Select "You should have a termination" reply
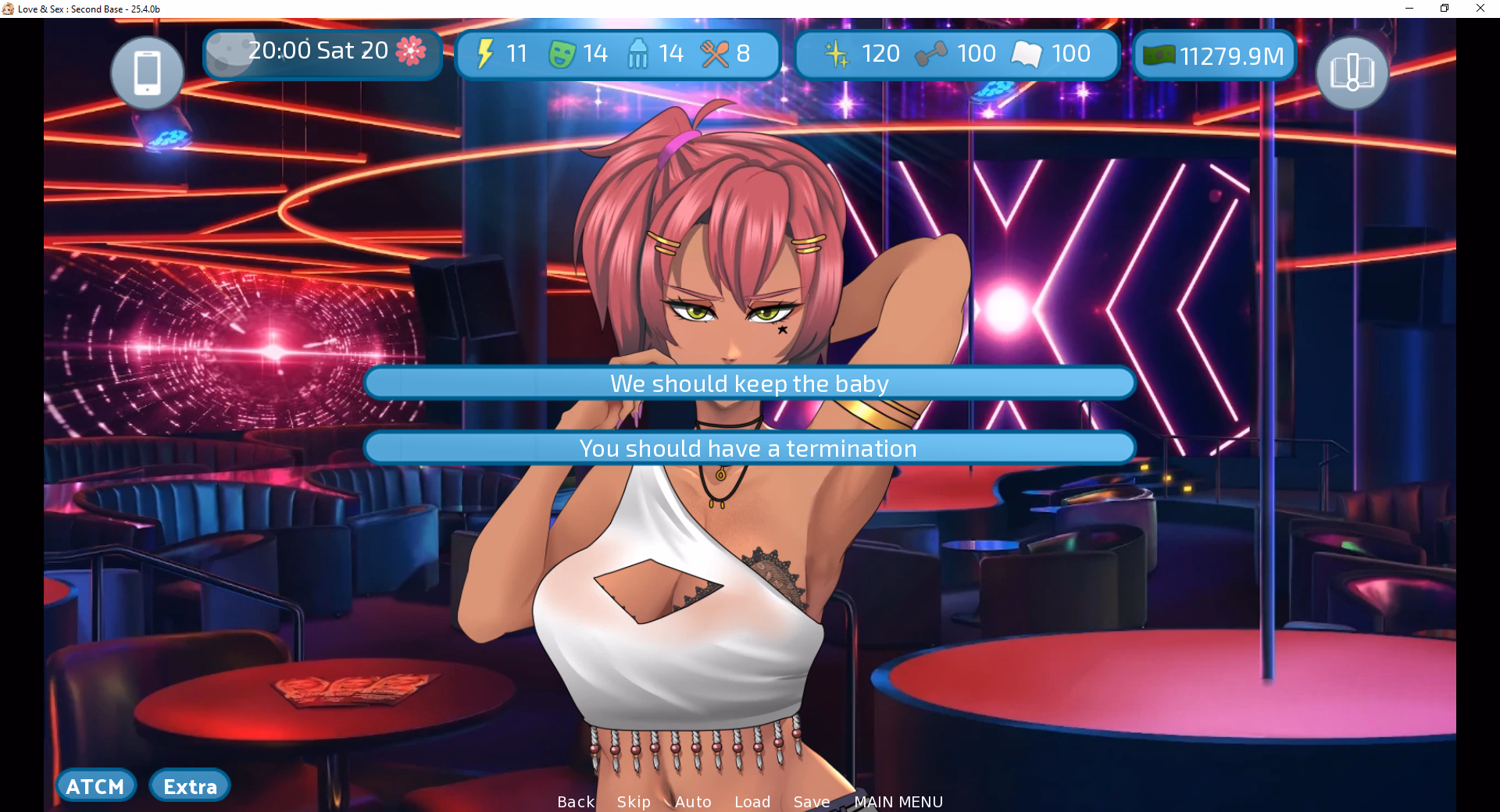This screenshot has height=812, width=1500. click(x=749, y=448)
